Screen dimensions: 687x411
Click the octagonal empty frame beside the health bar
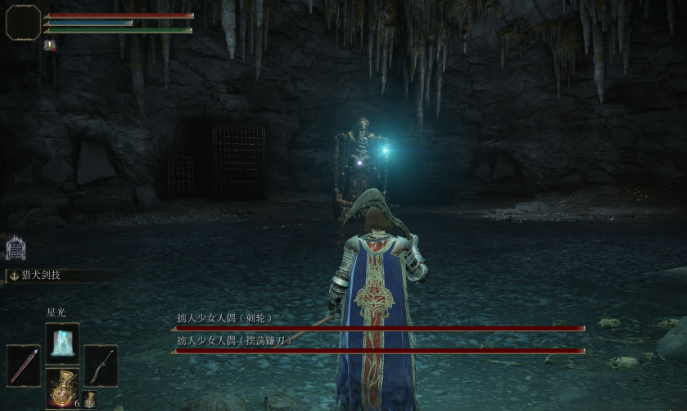23,22
